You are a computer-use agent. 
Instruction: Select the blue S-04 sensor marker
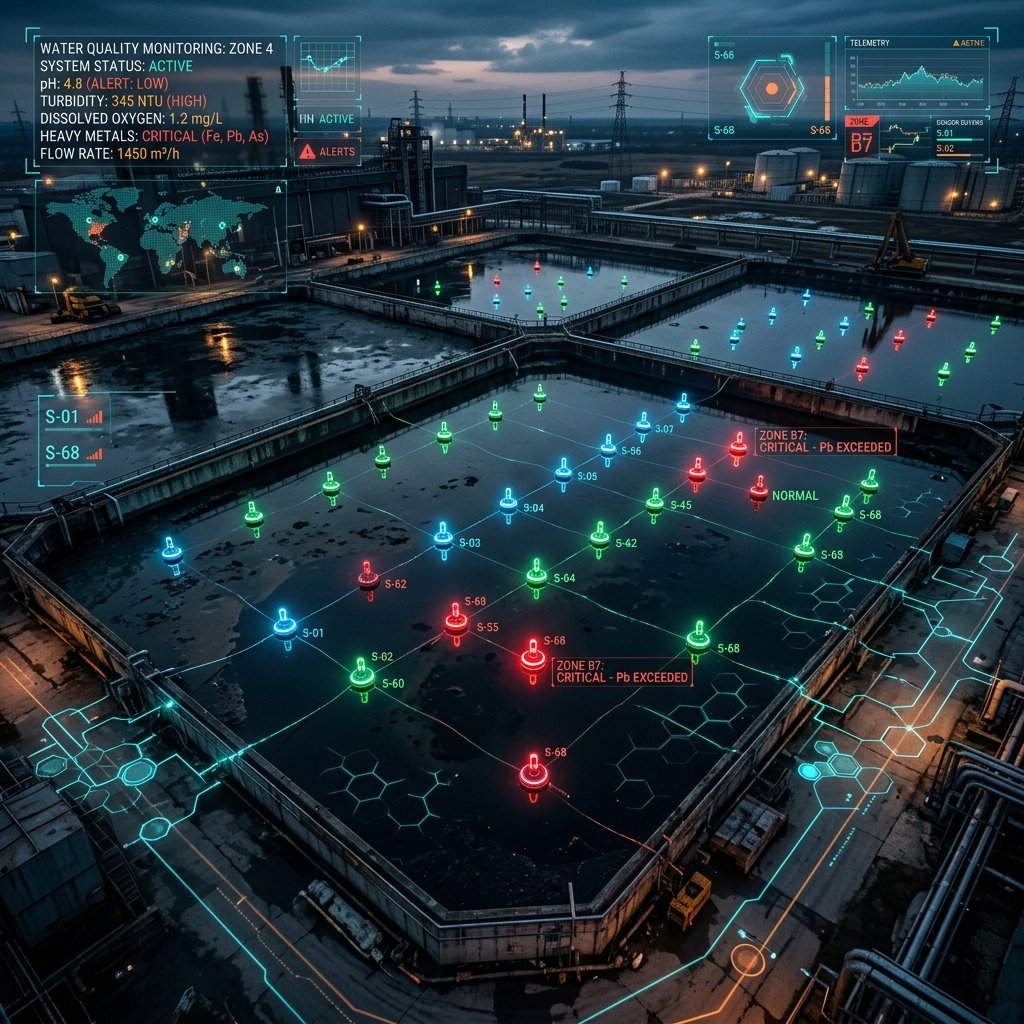click(509, 503)
